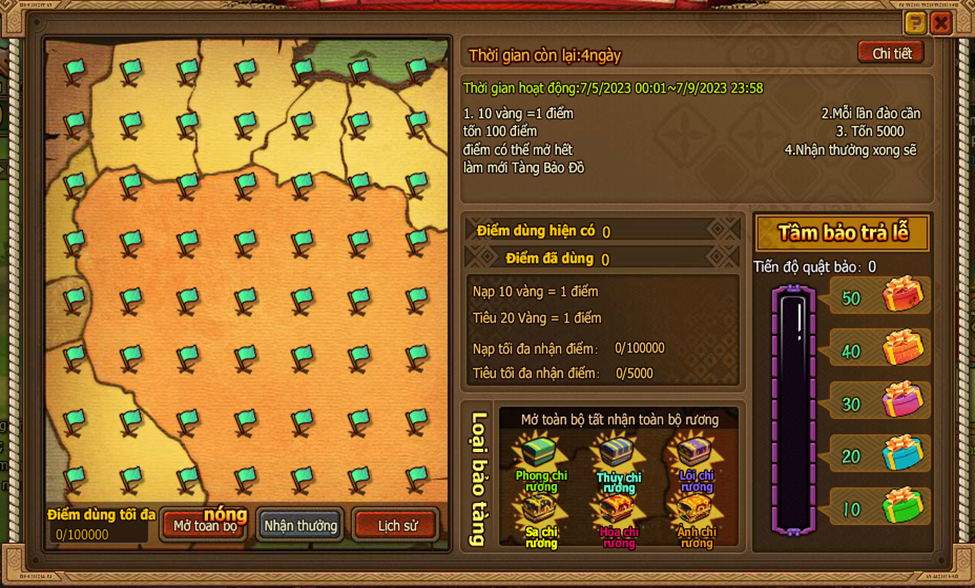Viewport: 975px width, 588px height.
Task: Close the treasure map window
Action: coord(941,23)
